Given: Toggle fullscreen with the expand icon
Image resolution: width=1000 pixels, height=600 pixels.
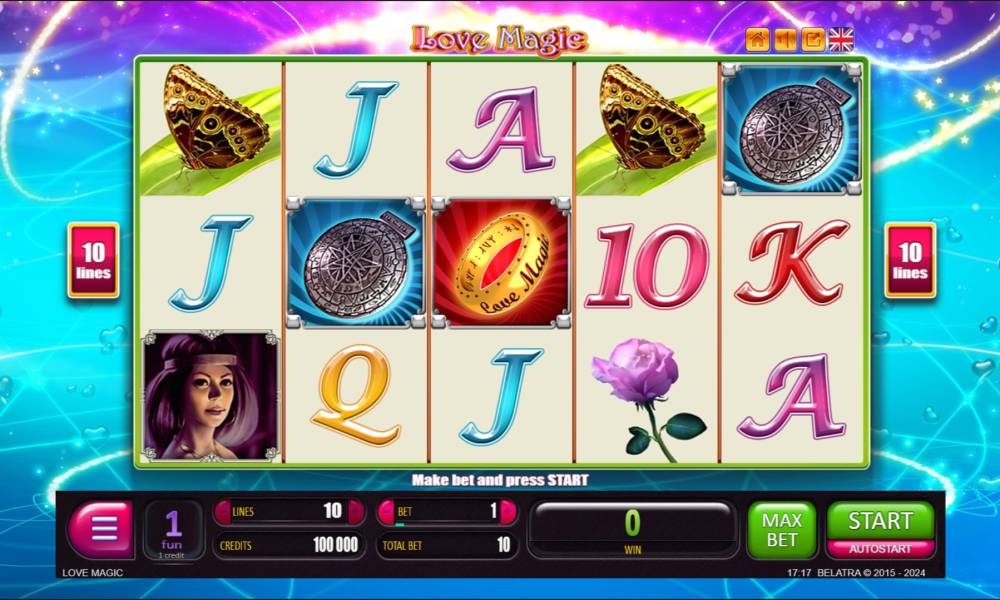Looking at the screenshot, I should tap(813, 40).
